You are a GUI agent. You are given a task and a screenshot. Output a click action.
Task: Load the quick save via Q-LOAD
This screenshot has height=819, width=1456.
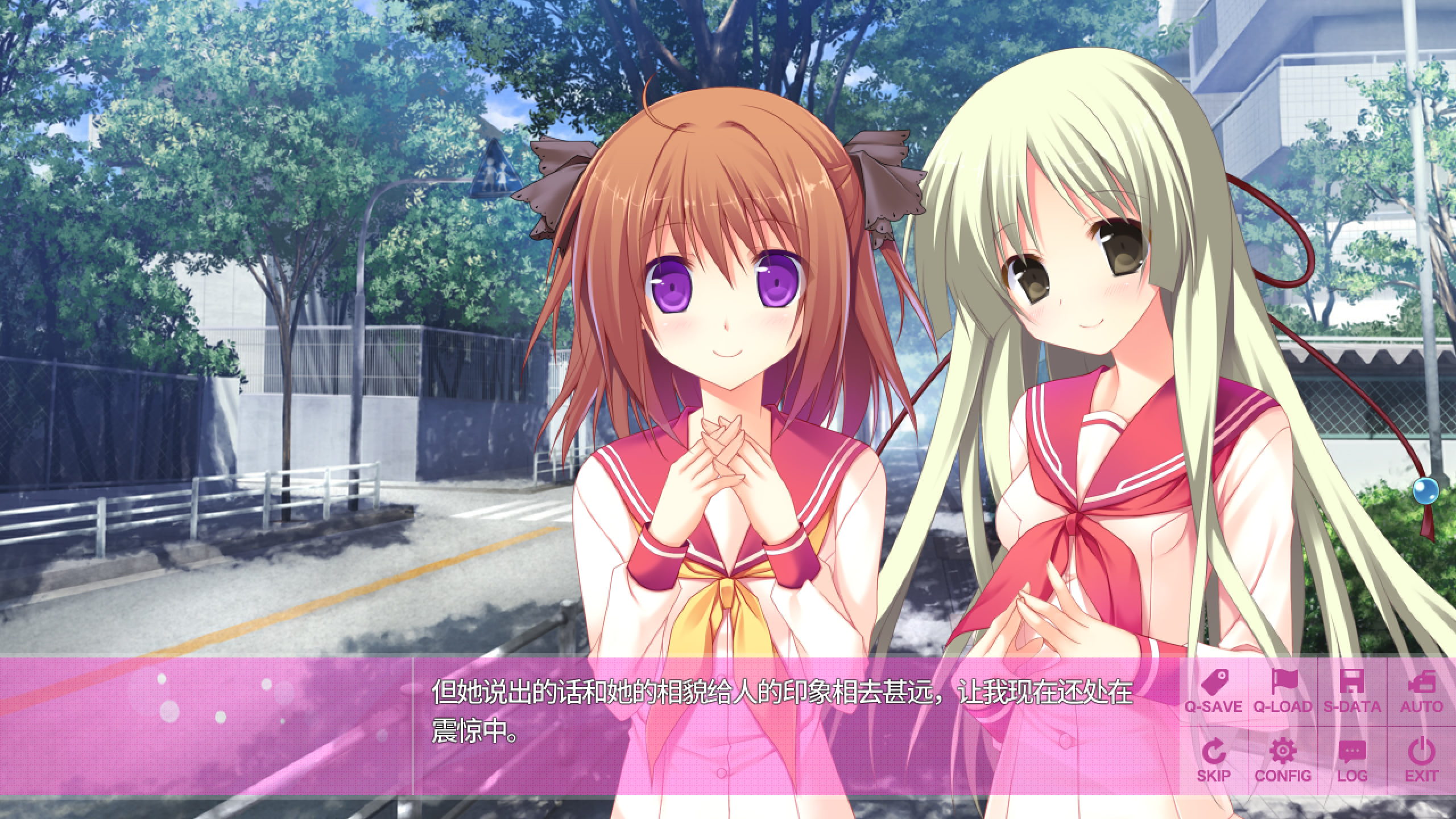(x=1283, y=692)
